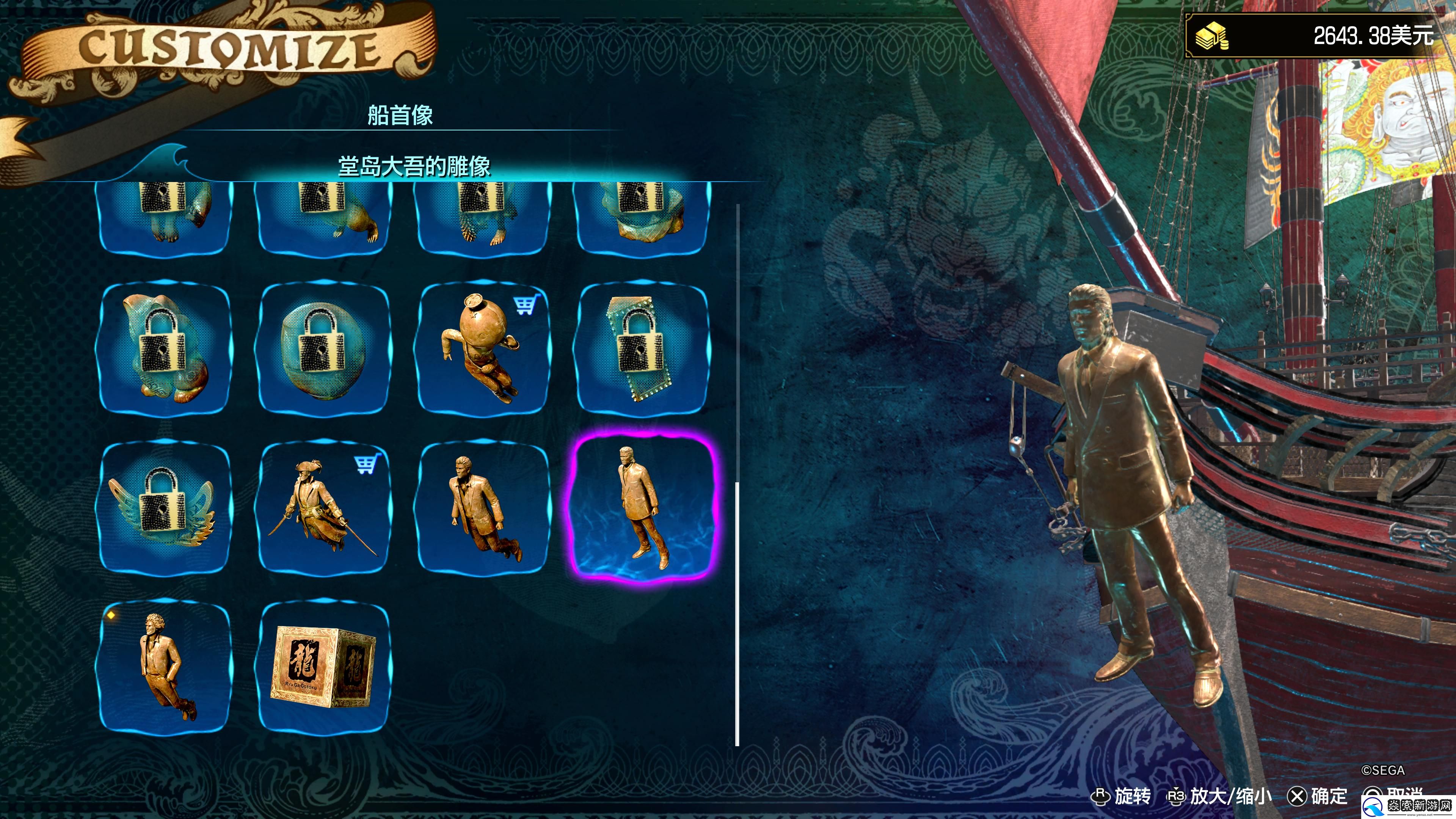This screenshot has height=819, width=1456.
Task: Click the locked egg-shaped stone figurehead
Action: coord(323,349)
